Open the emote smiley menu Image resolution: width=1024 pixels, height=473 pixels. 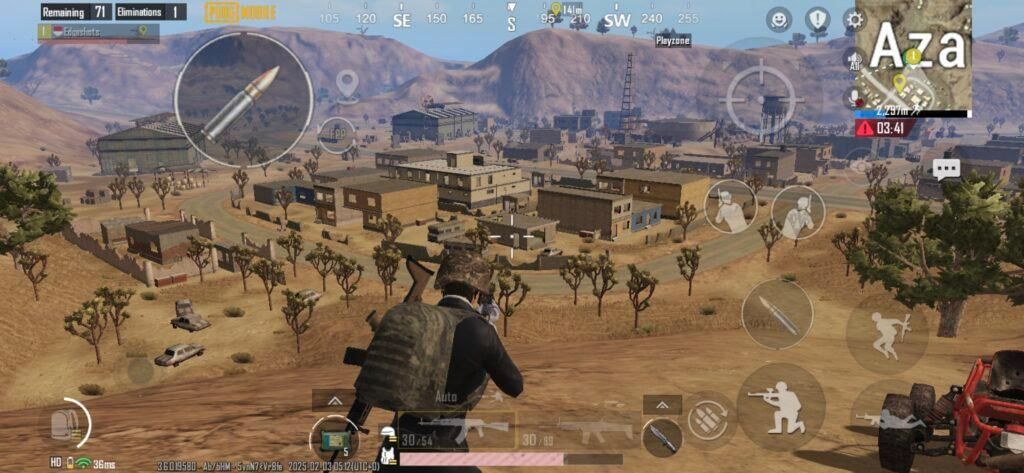[779, 19]
